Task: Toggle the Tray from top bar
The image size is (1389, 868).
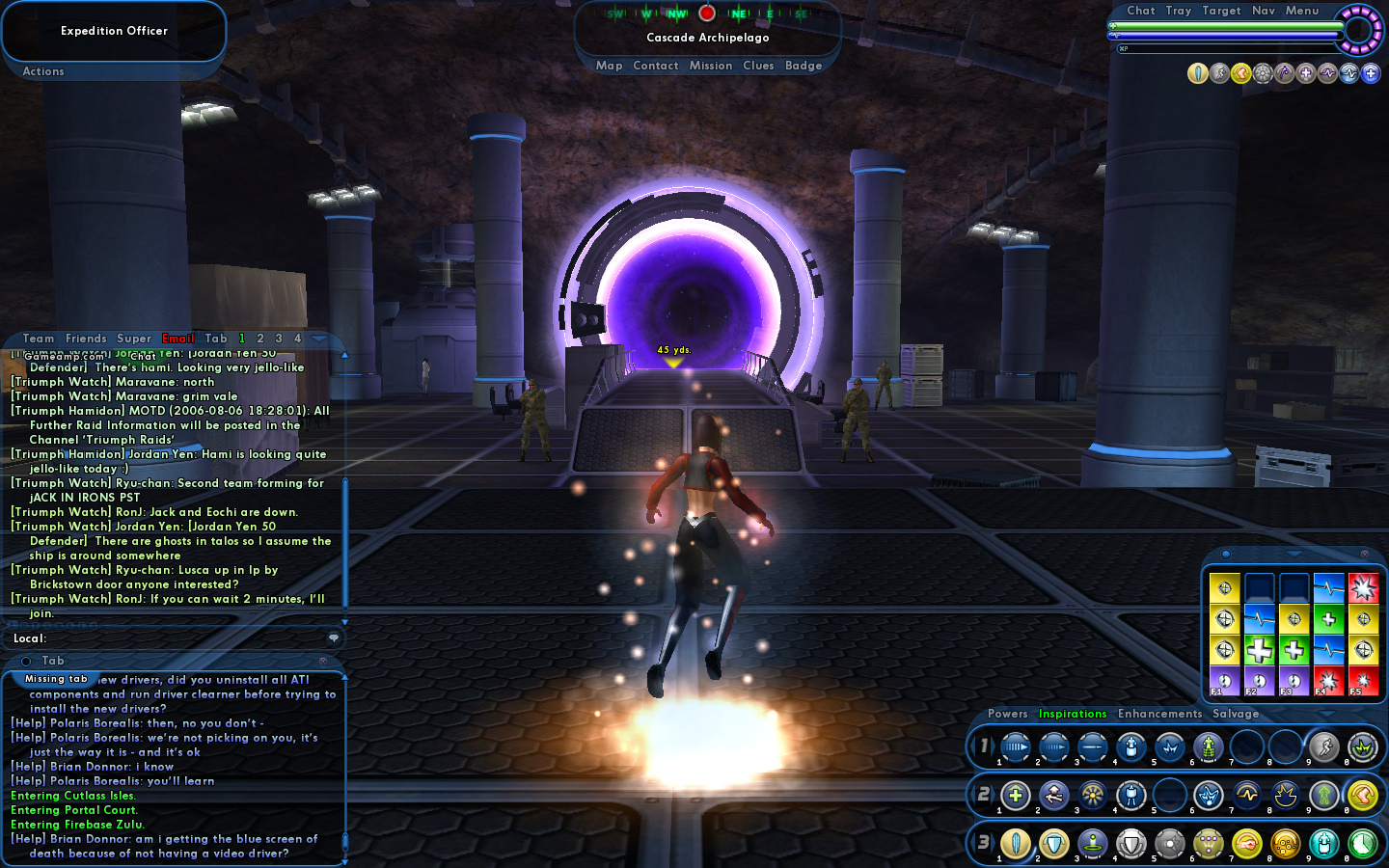Action: pyautogui.click(x=1179, y=11)
